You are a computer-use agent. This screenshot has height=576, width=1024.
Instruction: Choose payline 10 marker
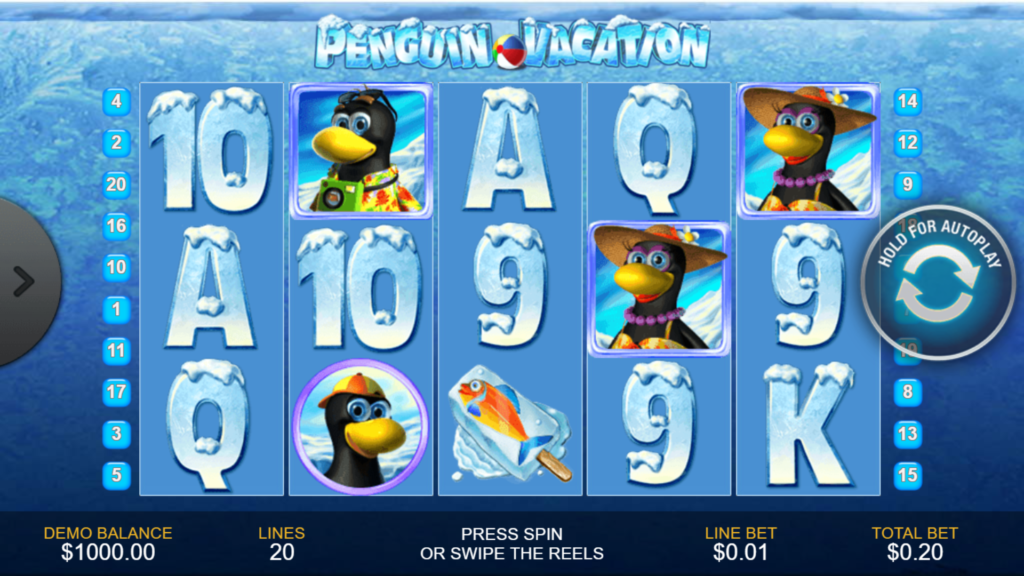pos(117,267)
